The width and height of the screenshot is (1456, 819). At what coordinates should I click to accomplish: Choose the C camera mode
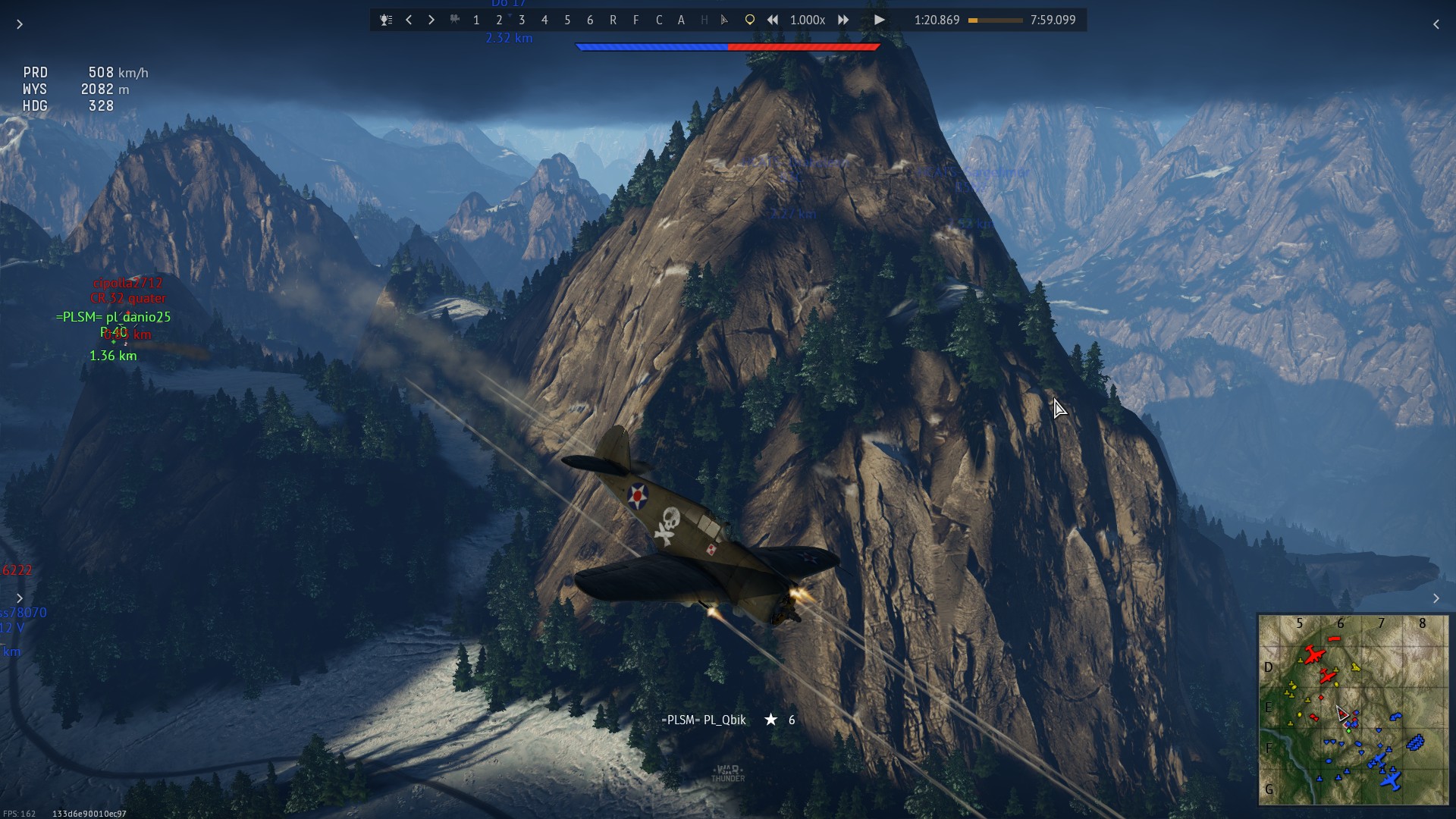pos(658,20)
